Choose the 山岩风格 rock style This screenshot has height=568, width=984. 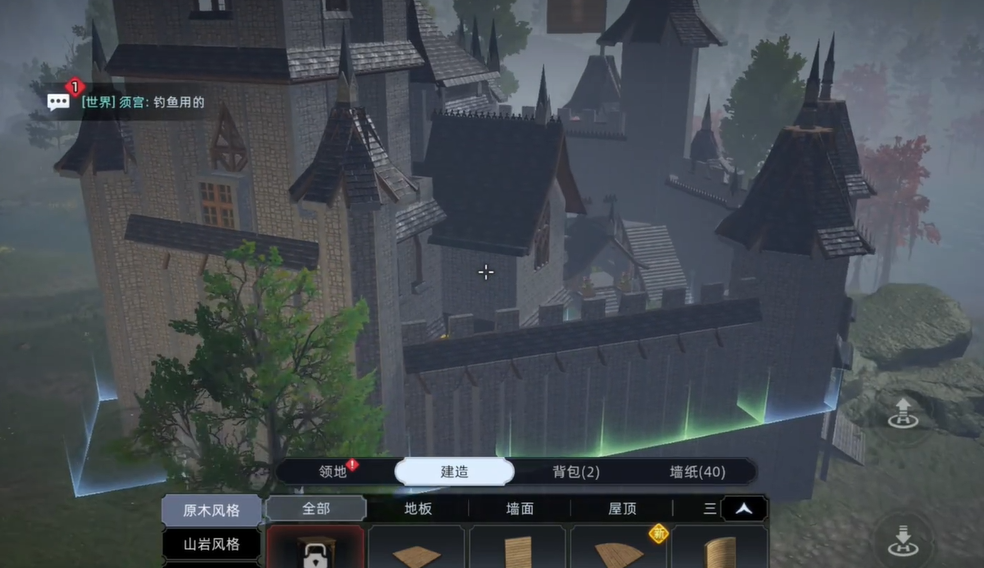211,545
